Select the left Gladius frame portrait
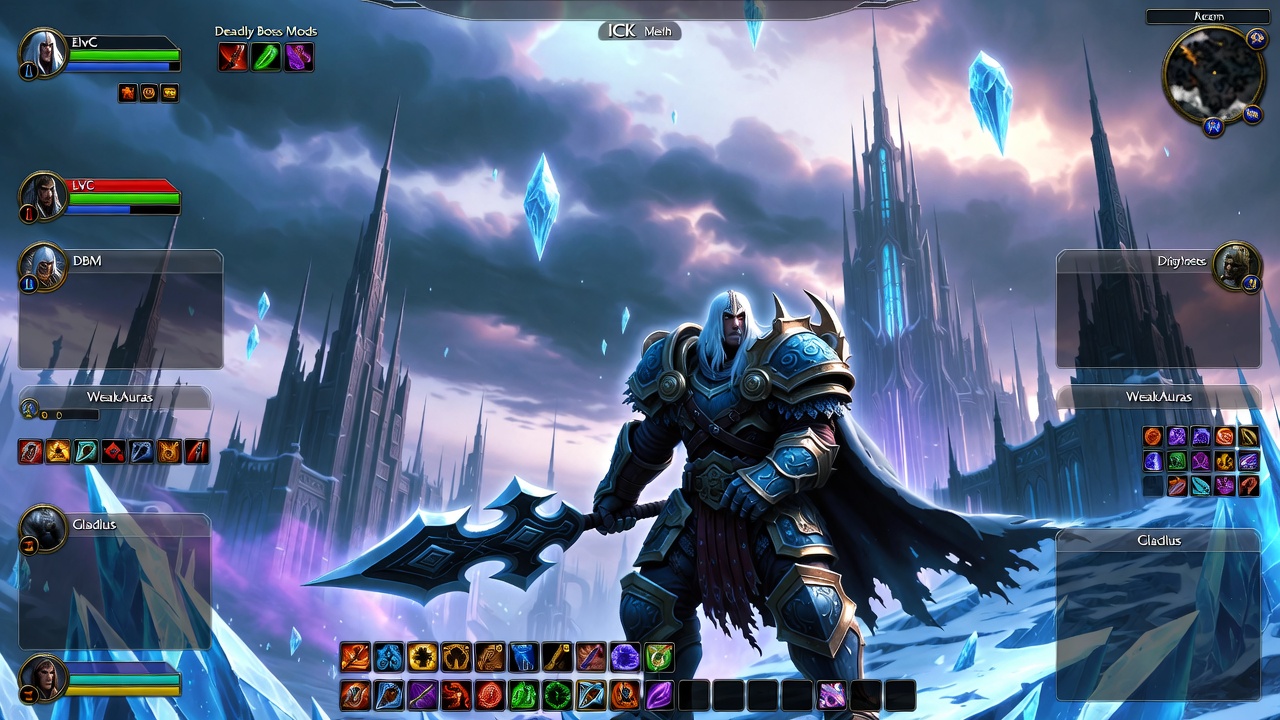 pos(43,528)
